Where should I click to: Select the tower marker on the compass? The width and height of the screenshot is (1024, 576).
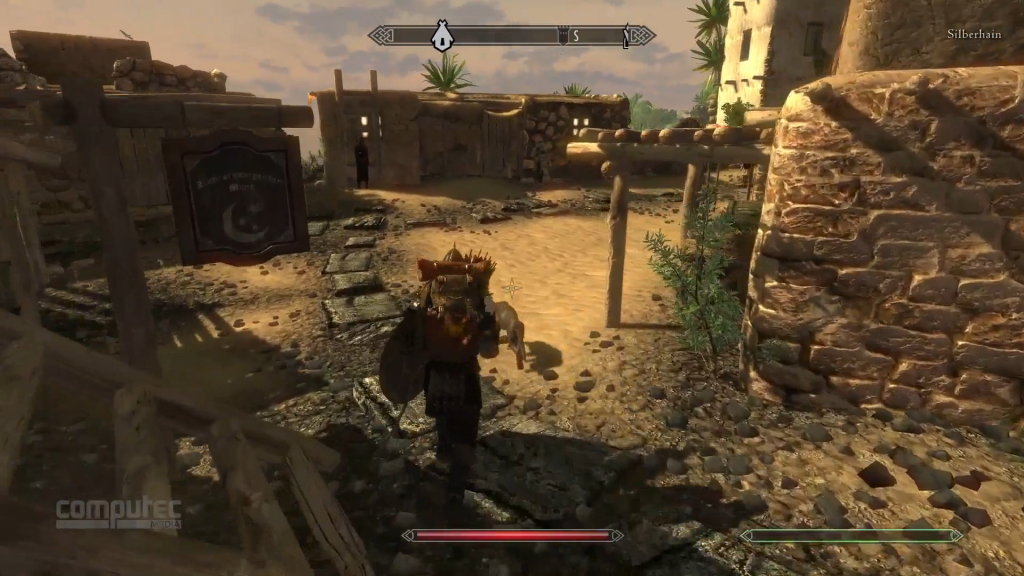point(562,37)
